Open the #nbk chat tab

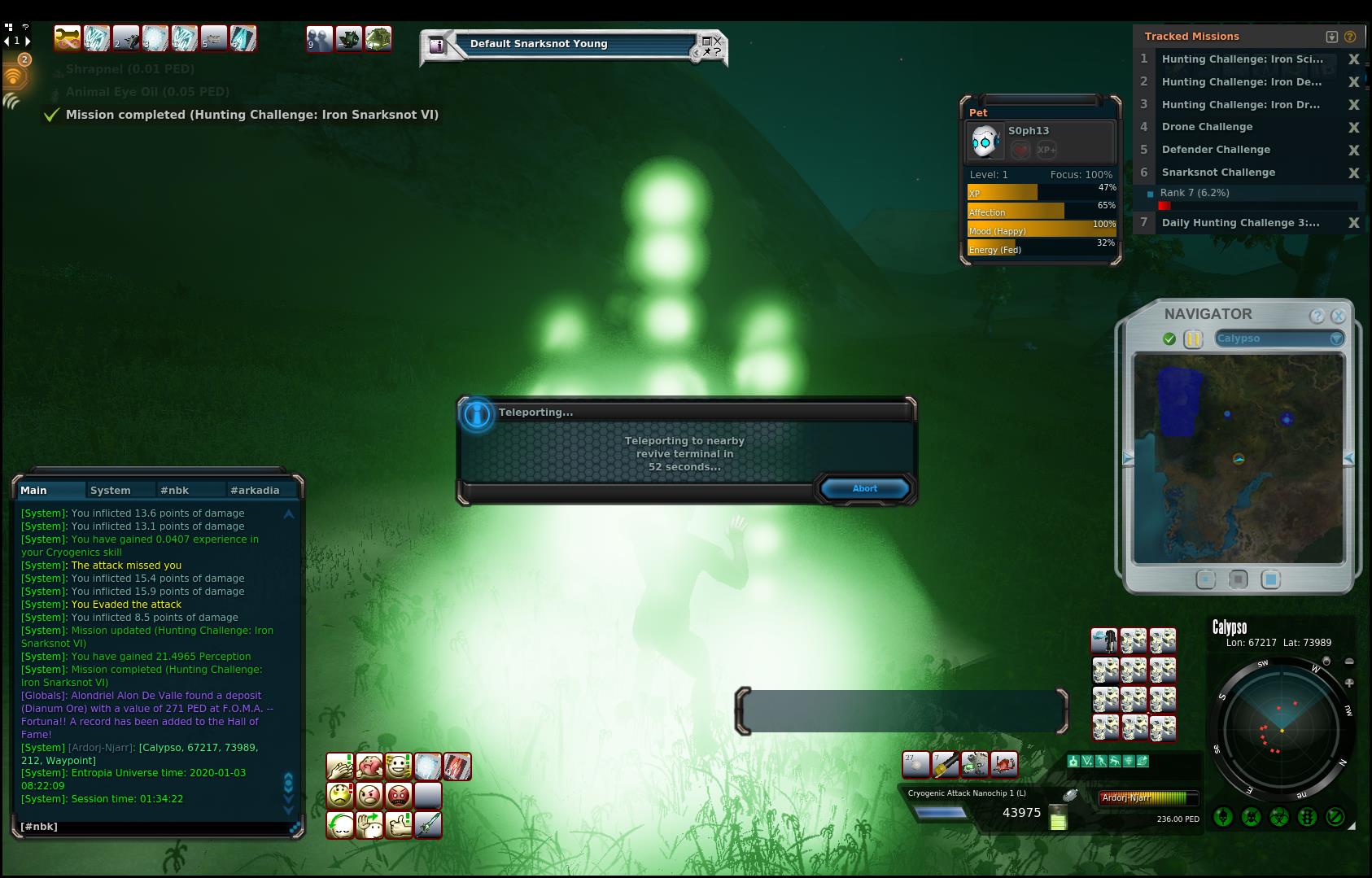(x=174, y=490)
